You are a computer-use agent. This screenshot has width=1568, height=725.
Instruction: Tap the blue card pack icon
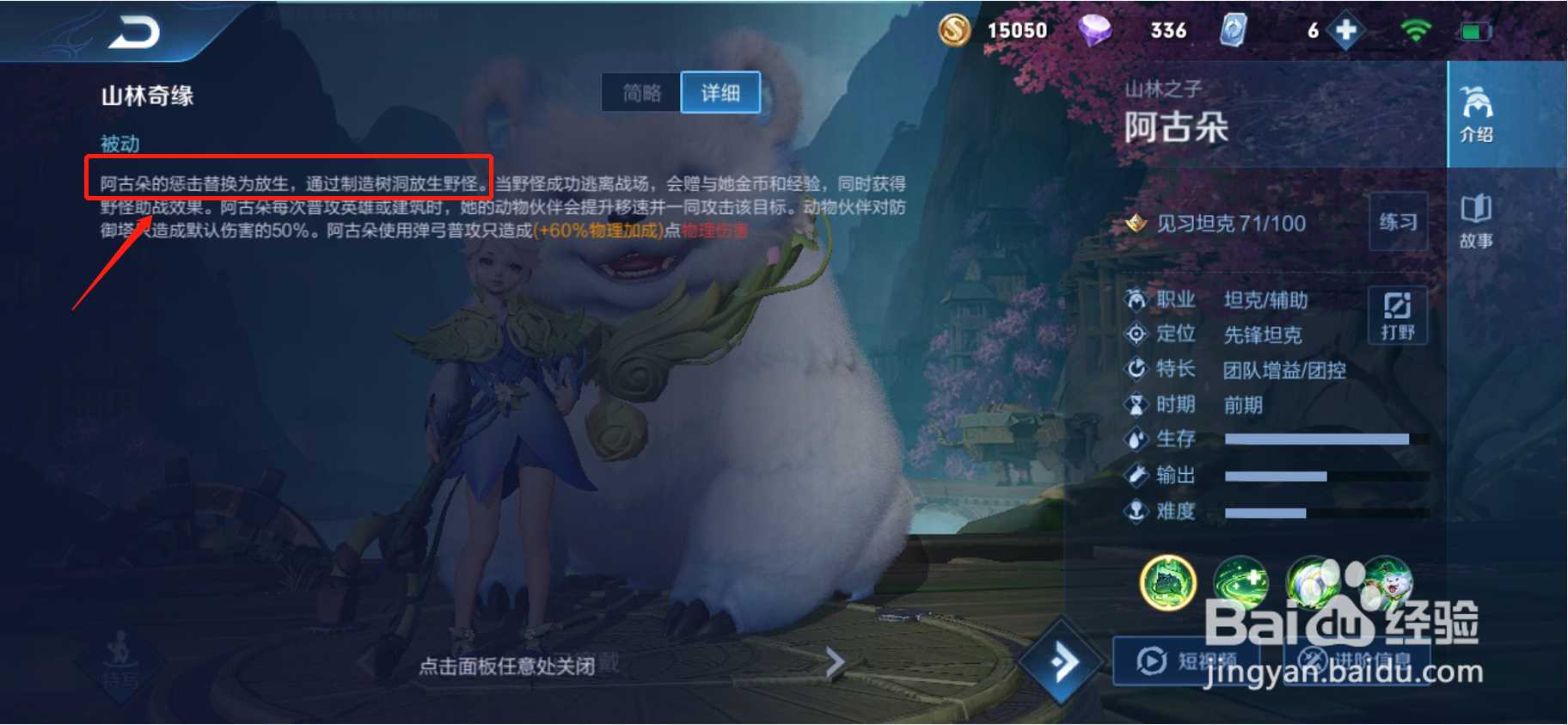click(1233, 30)
